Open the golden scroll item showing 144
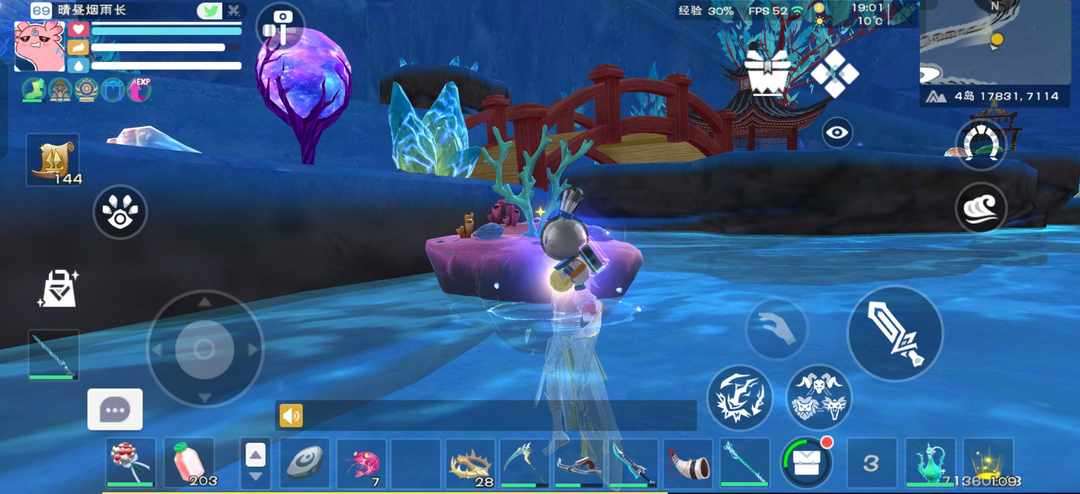The image size is (1080, 494). tap(53, 160)
